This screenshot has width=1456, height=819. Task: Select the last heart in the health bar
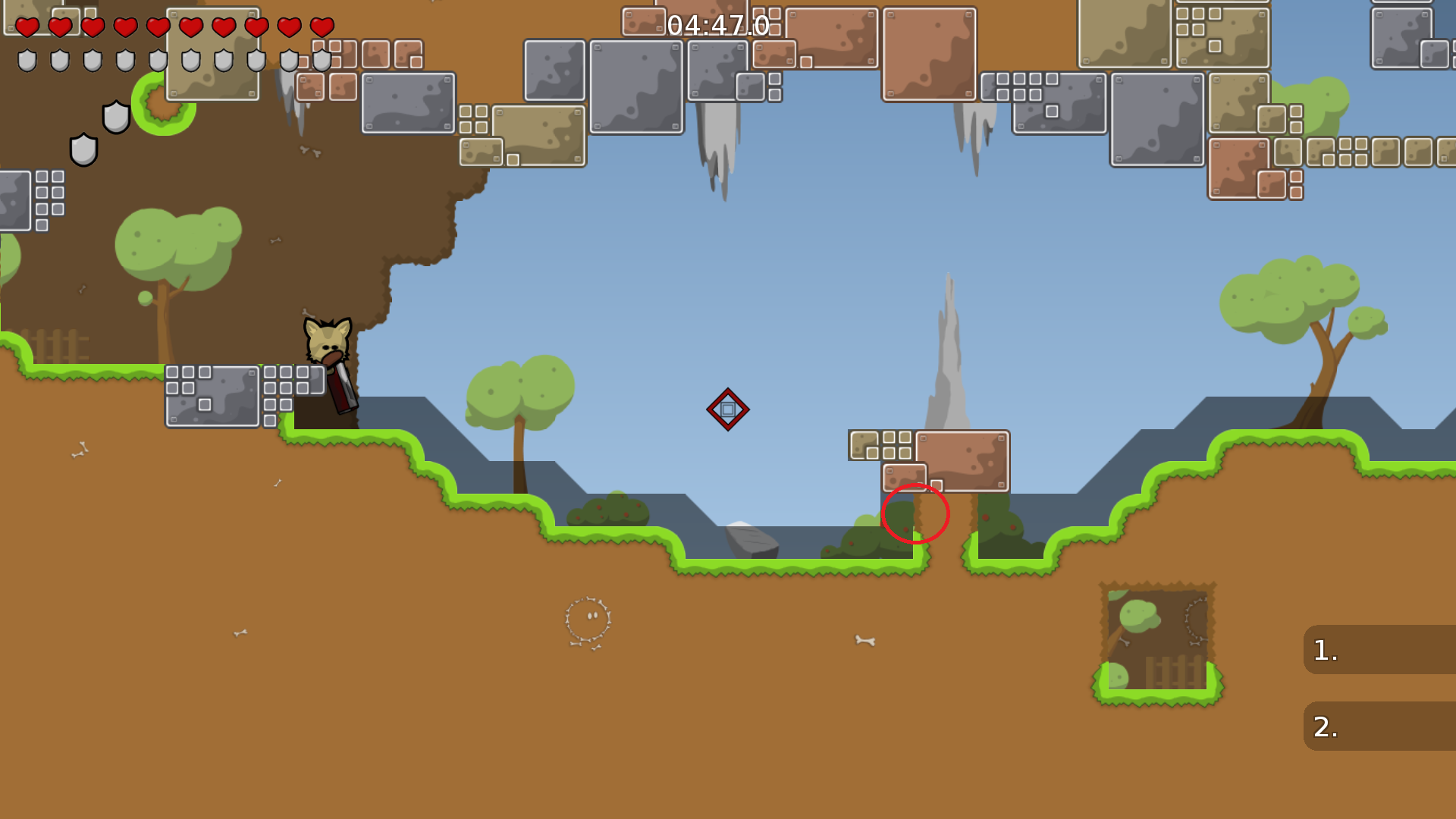pos(321,27)
